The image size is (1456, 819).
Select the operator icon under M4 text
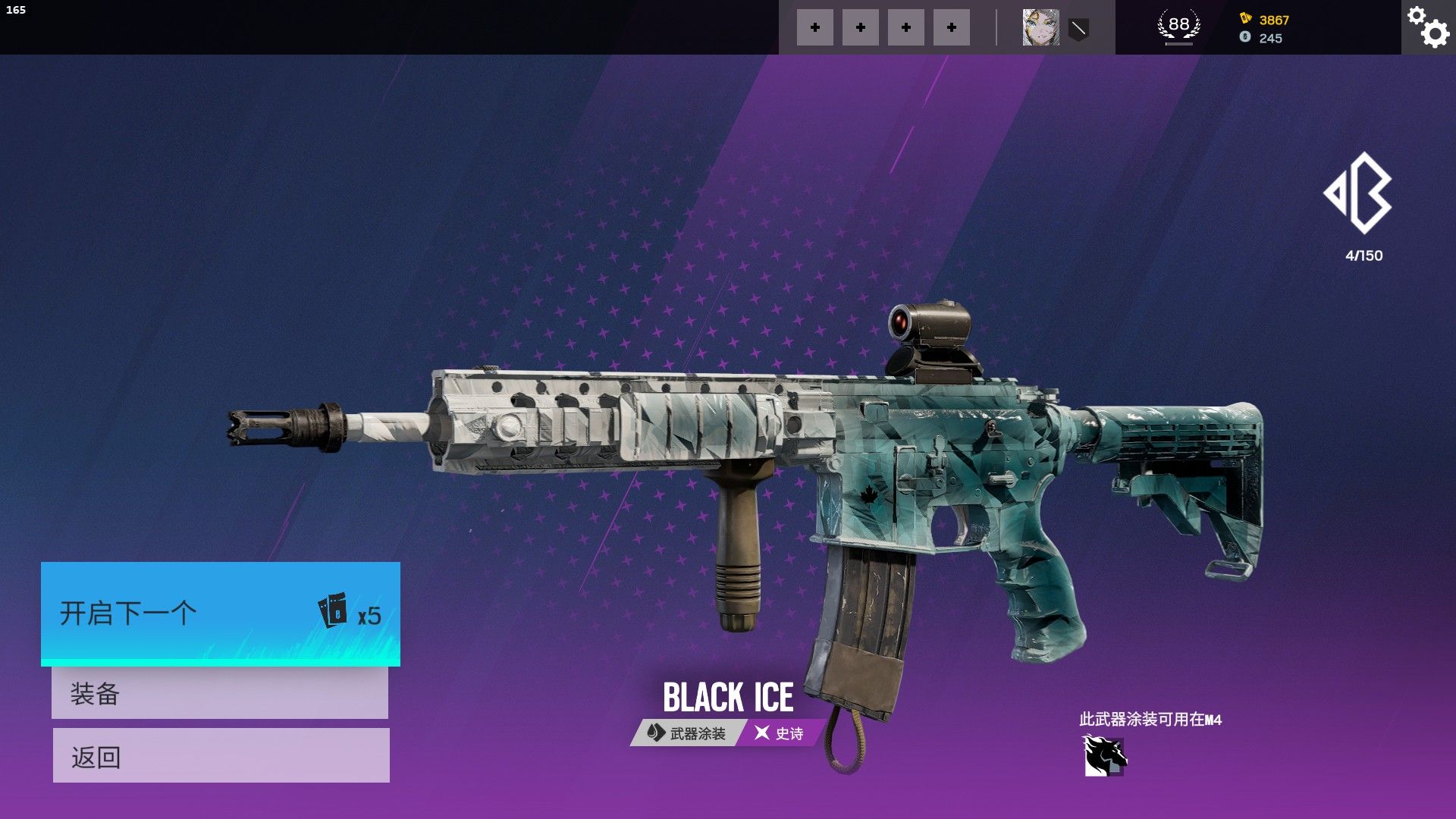point(1104,756)
